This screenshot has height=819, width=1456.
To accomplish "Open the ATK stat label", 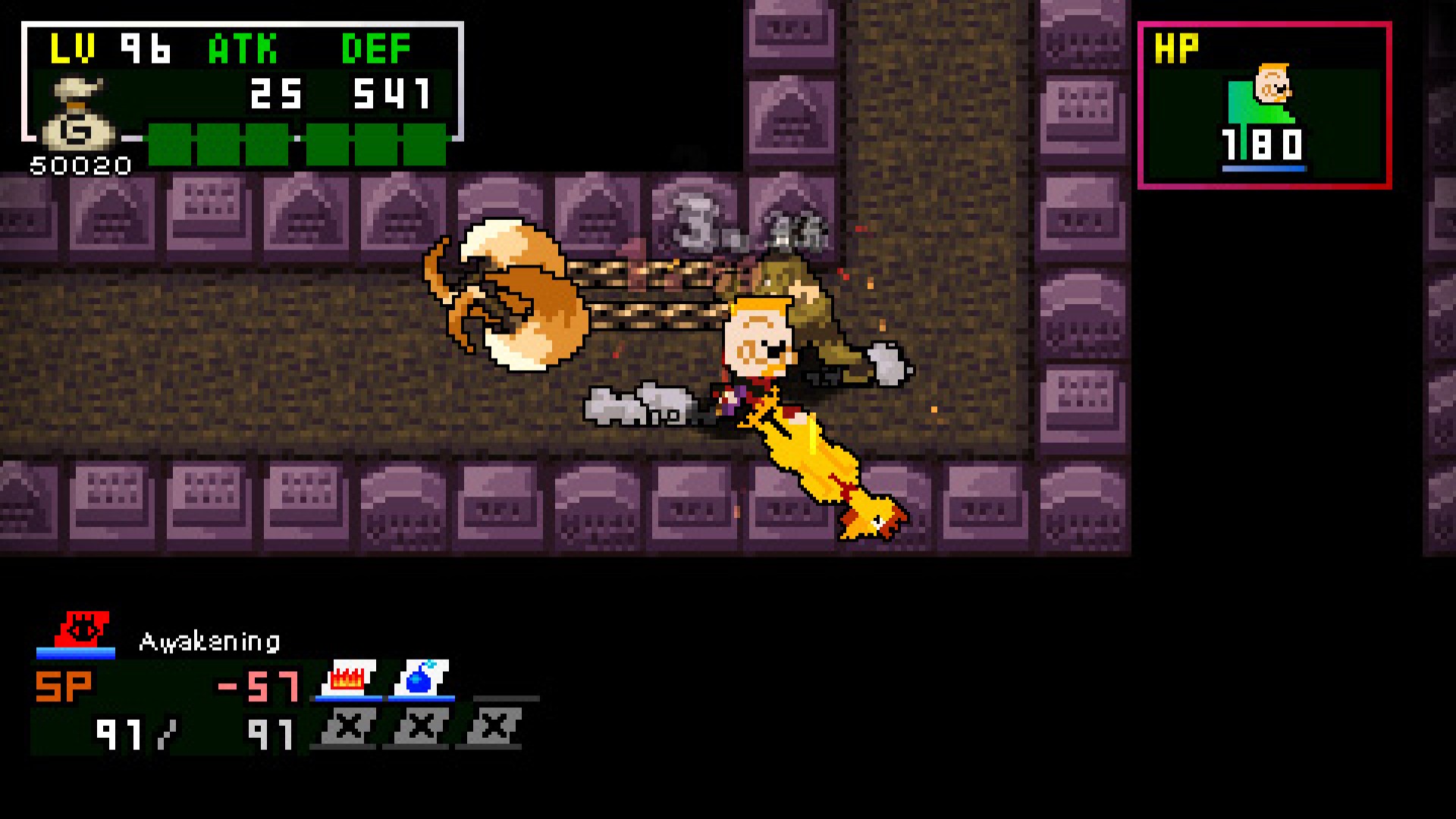I will [x=243, y=47].
